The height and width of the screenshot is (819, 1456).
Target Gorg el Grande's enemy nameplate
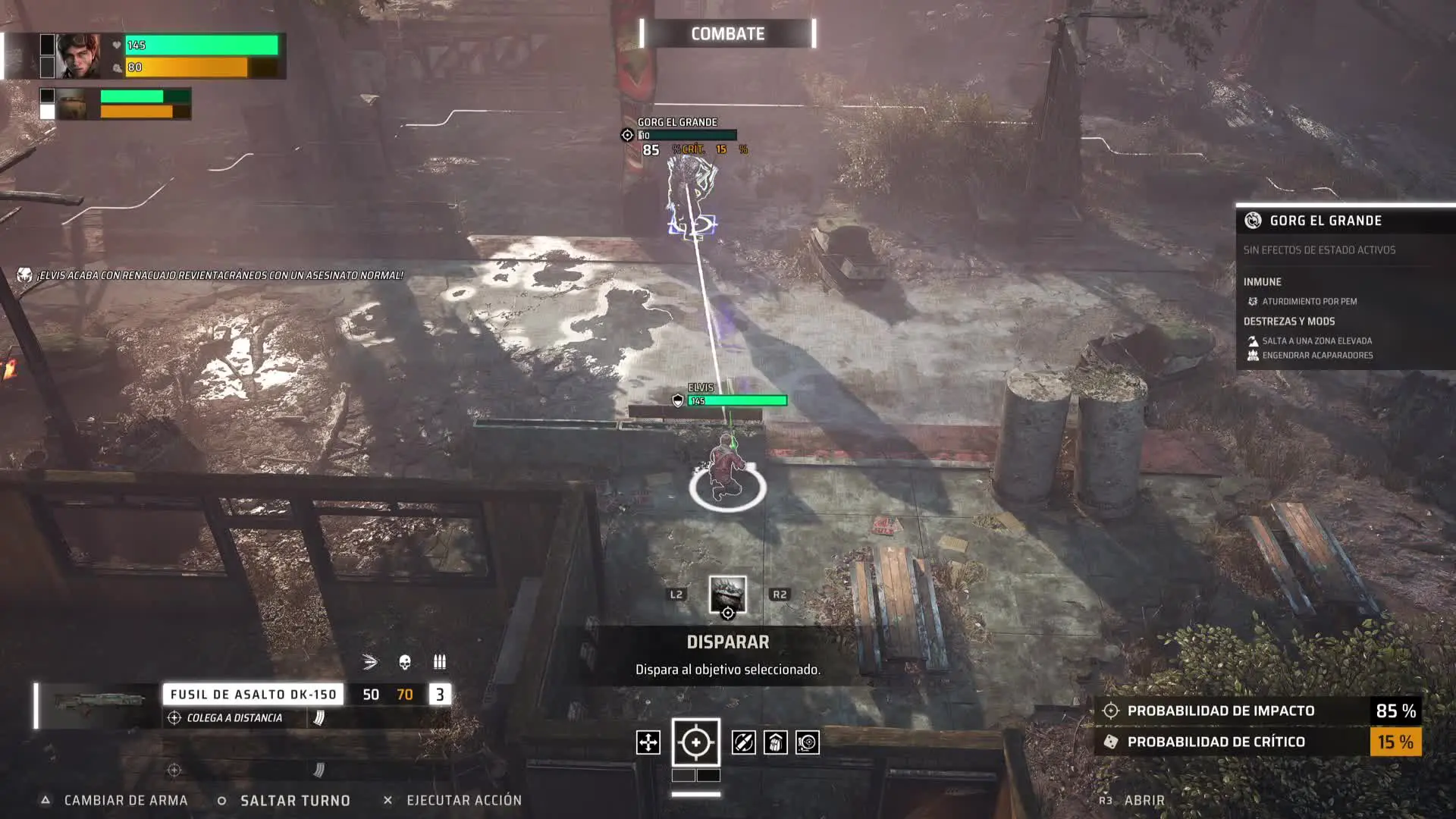coord(677,122)
